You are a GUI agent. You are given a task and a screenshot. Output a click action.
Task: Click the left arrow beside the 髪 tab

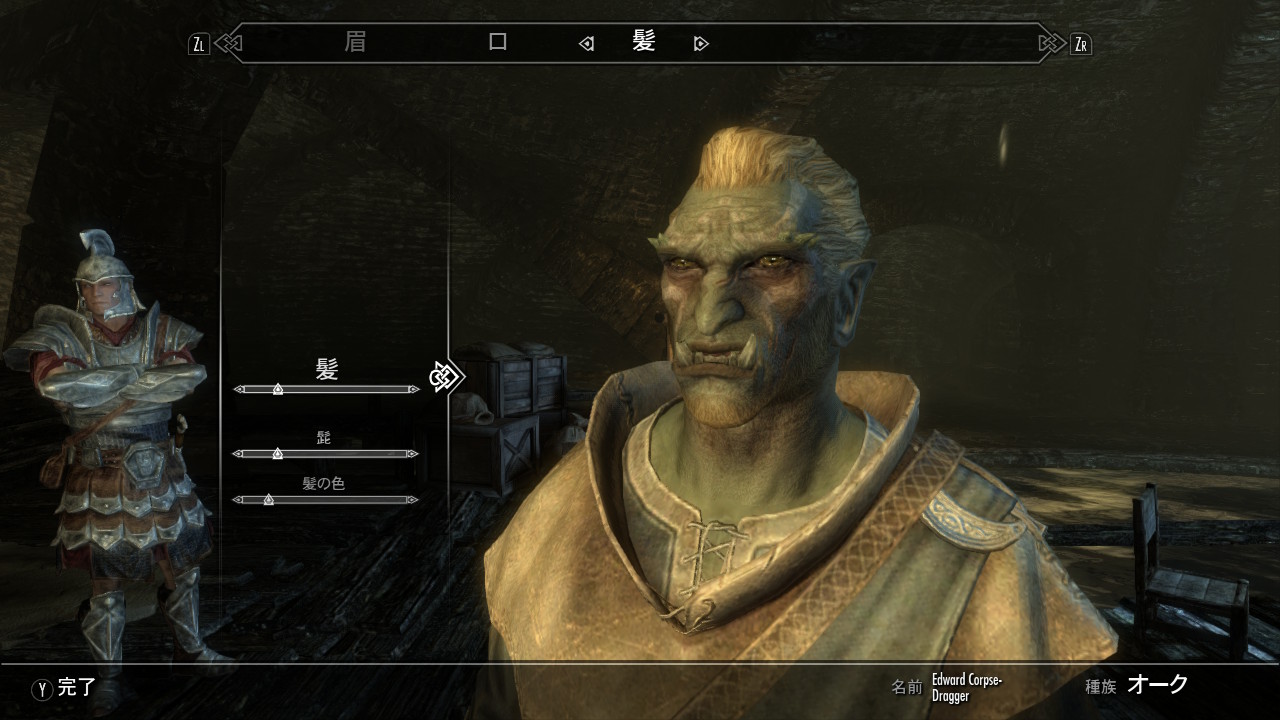587,44
